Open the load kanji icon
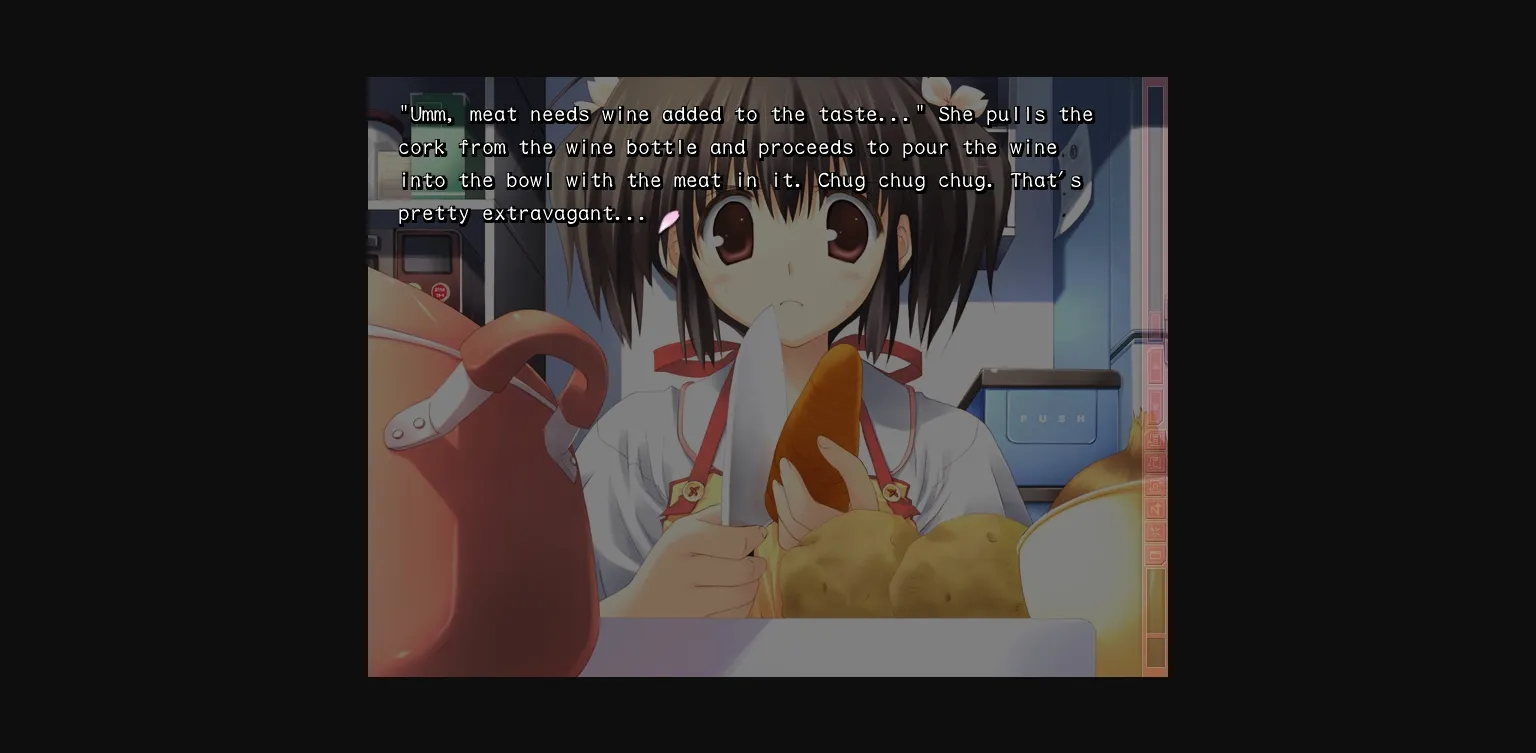The width and height of the screenshot is (1536, 753). point(1155,462)
